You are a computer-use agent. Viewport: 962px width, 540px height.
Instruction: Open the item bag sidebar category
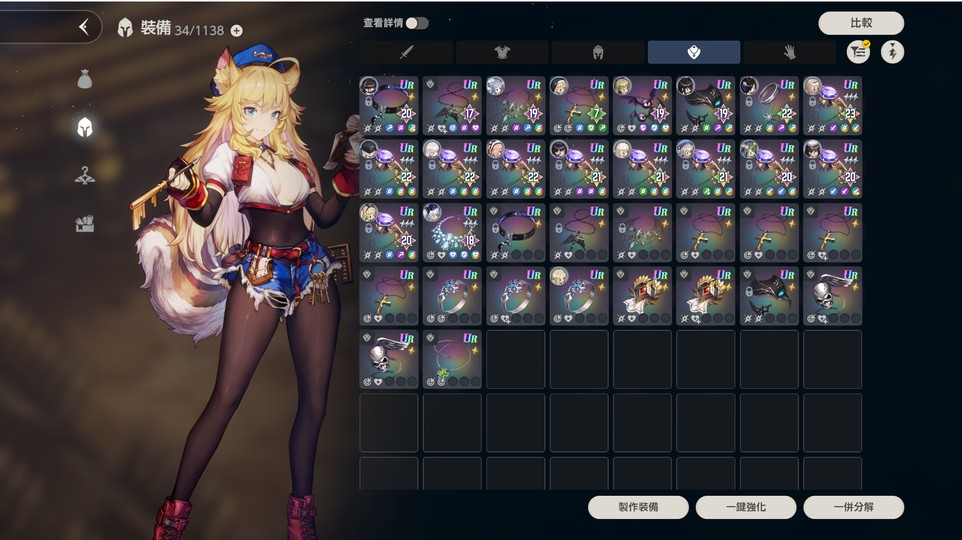point(85,79)
